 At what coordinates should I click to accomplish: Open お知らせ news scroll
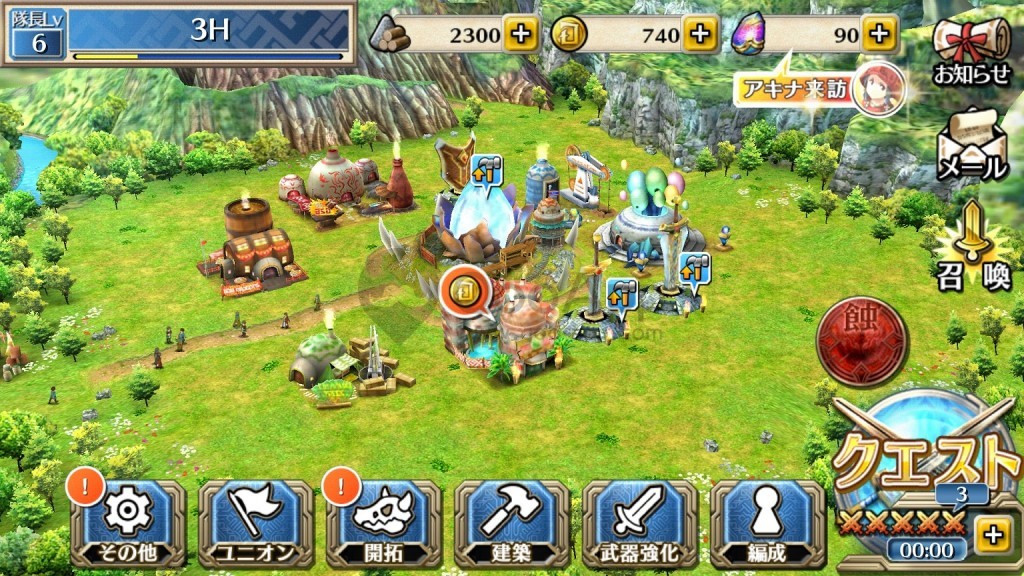[971, 50]
